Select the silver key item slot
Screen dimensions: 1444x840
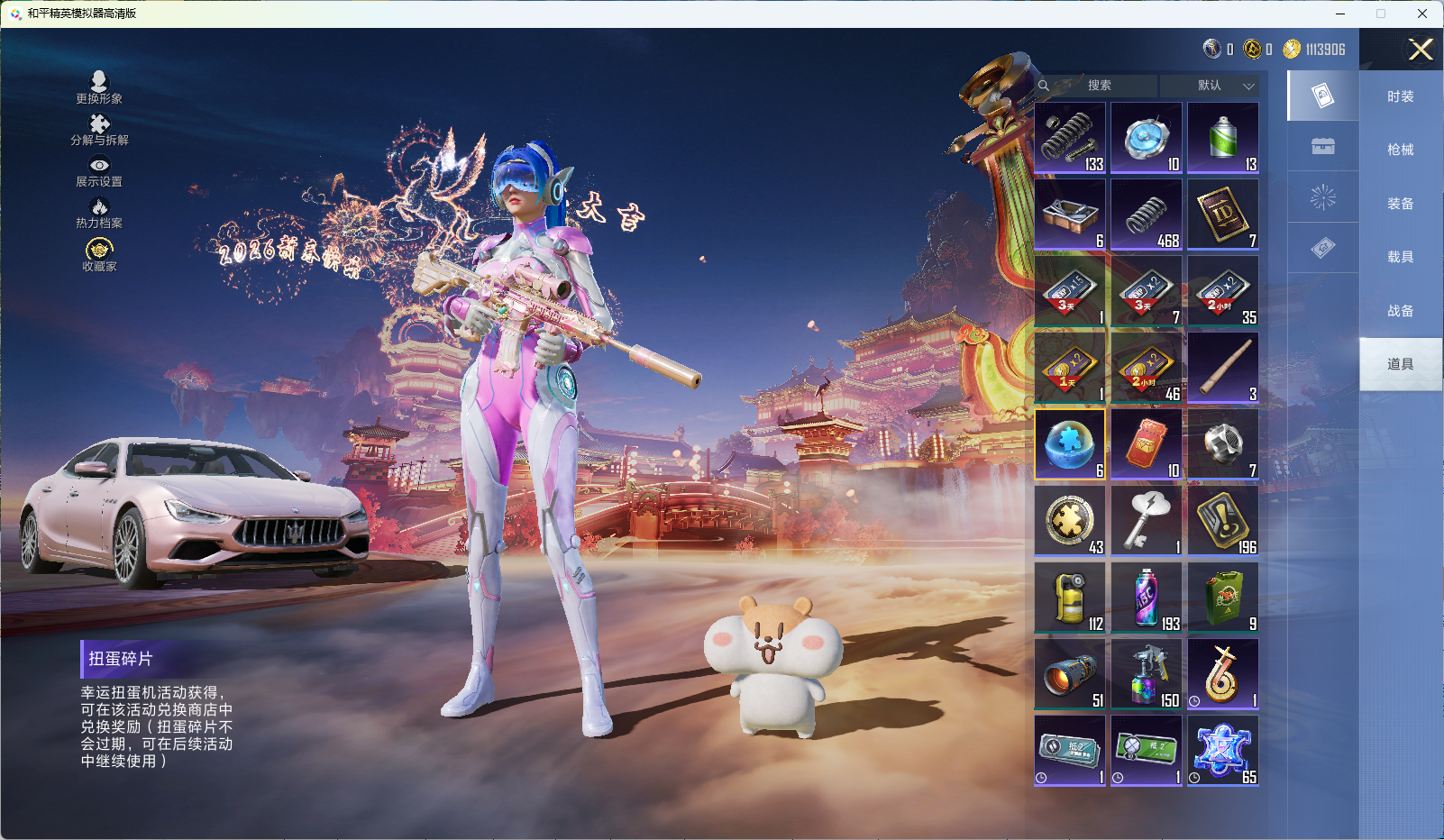click(x=1147, y=521)
